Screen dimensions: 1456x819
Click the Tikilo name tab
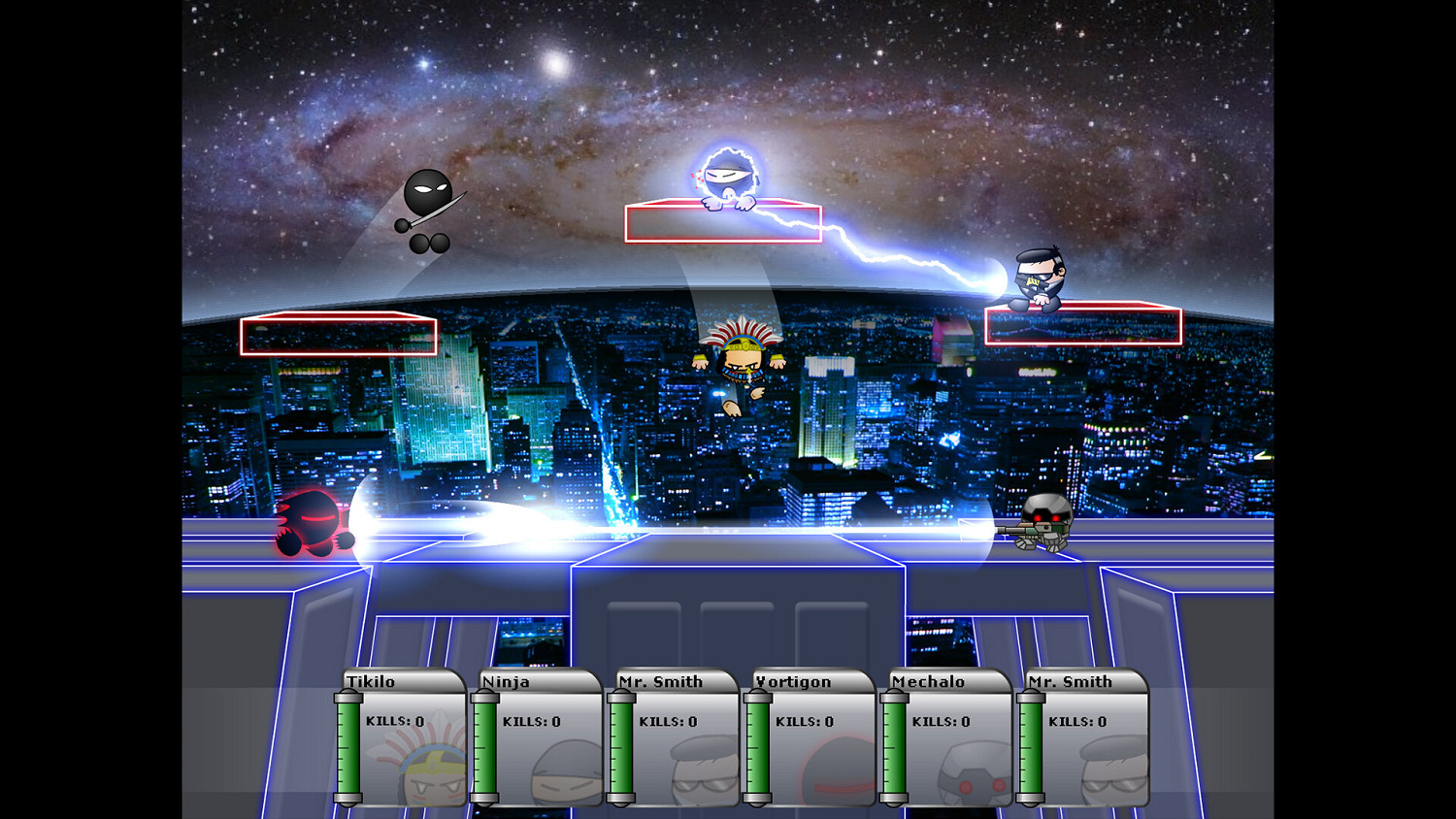[x=372, y=682]
